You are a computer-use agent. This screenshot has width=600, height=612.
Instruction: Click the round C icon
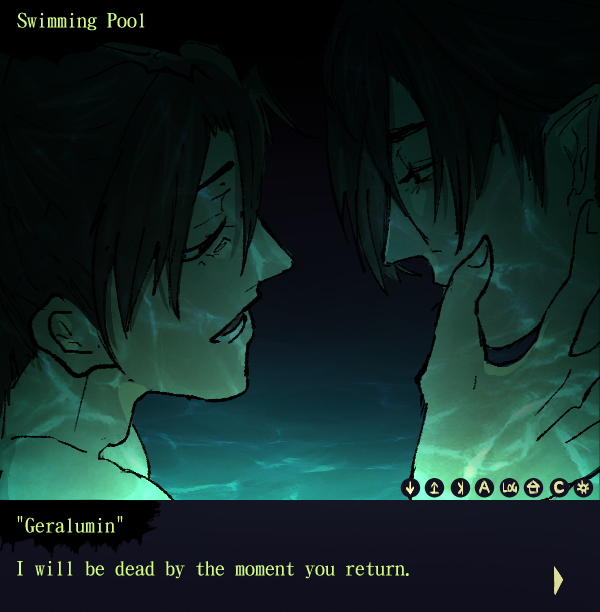click(559, 488)
